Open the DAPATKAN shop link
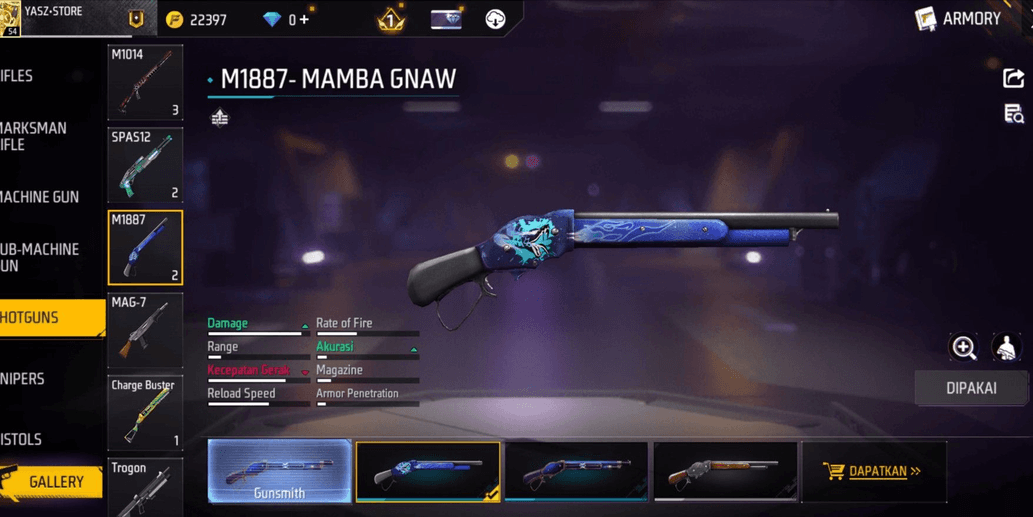 coord(873,471)
